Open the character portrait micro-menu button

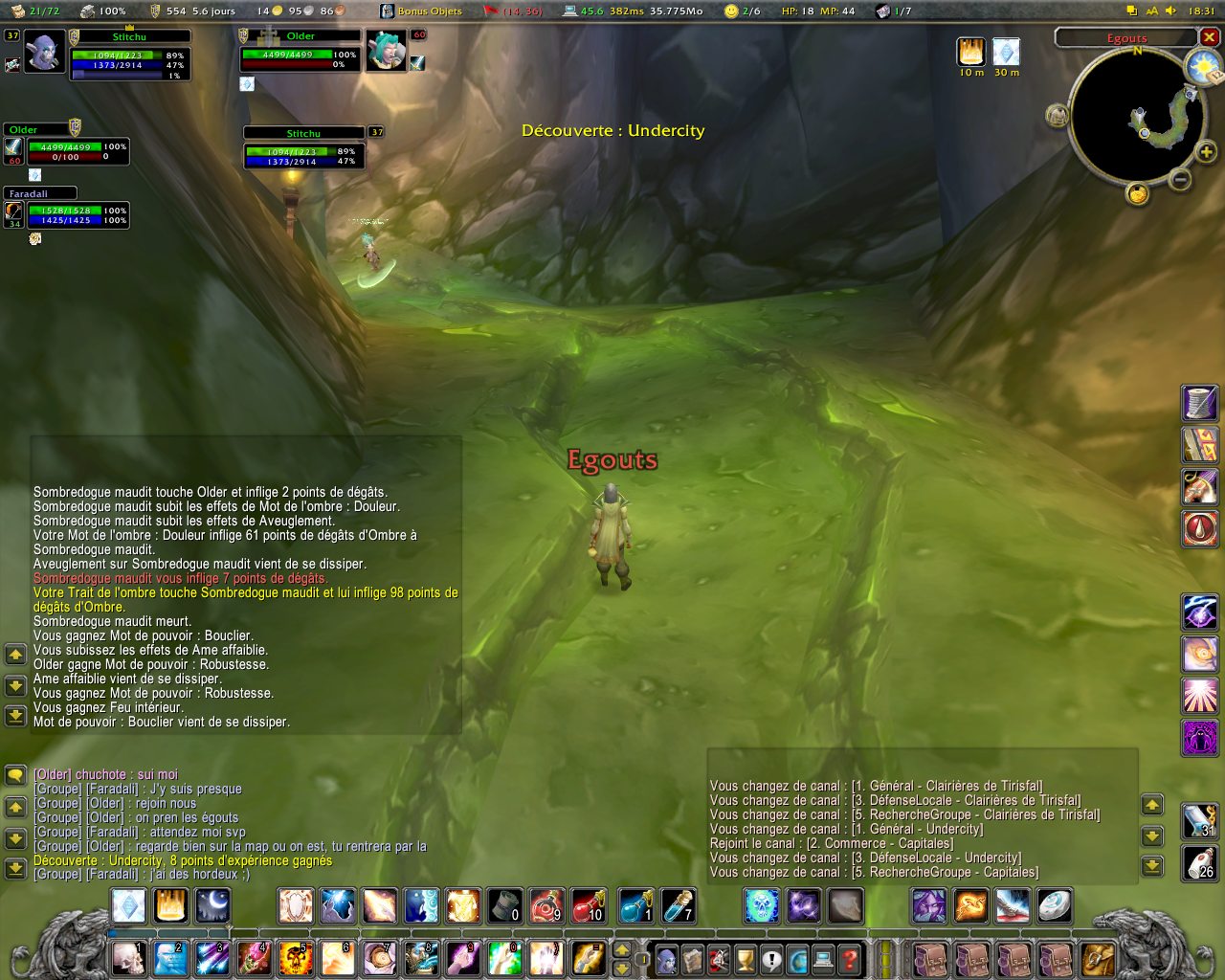click(x=666, y=958)
